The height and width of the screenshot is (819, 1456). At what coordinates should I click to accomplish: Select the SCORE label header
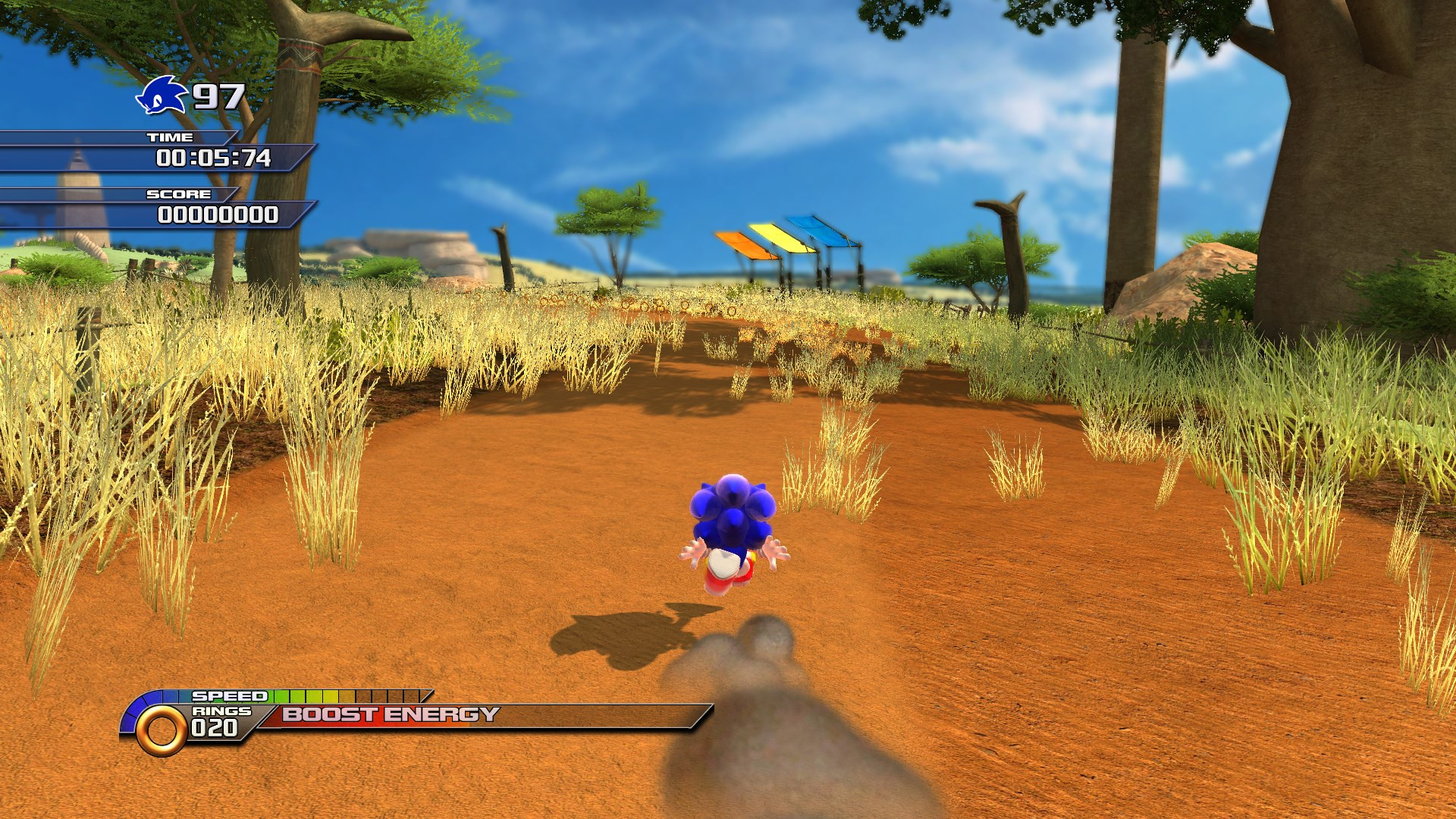click(x=177, y=195)
